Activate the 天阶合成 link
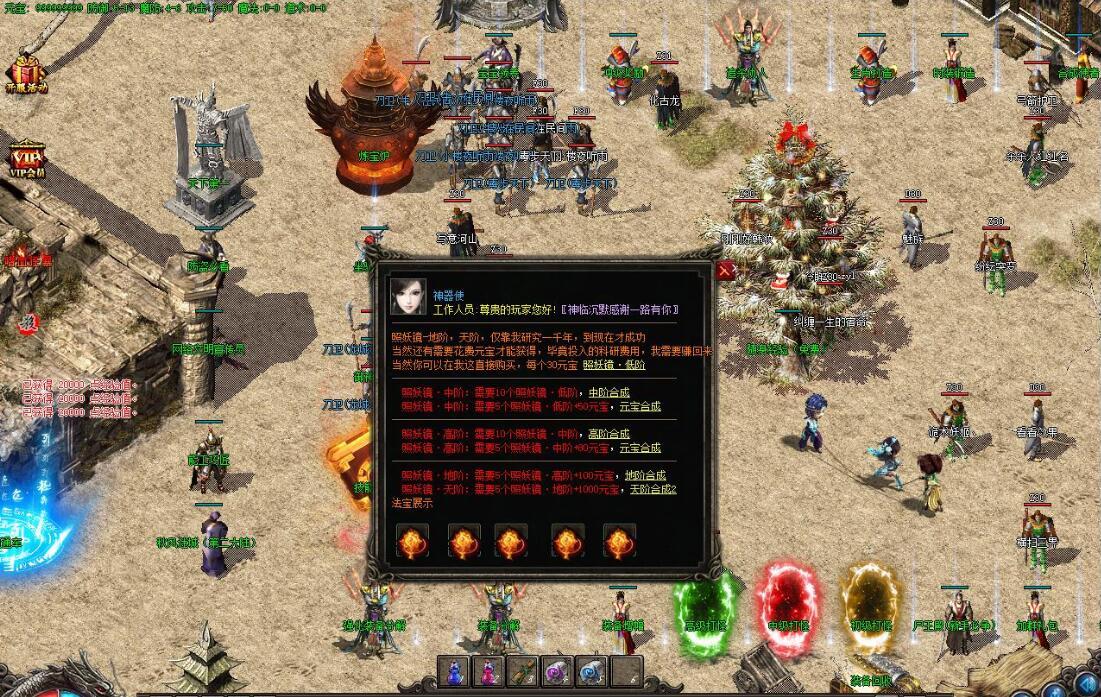Viewport: 1101px width, 697px height. (x=652, y=489)
